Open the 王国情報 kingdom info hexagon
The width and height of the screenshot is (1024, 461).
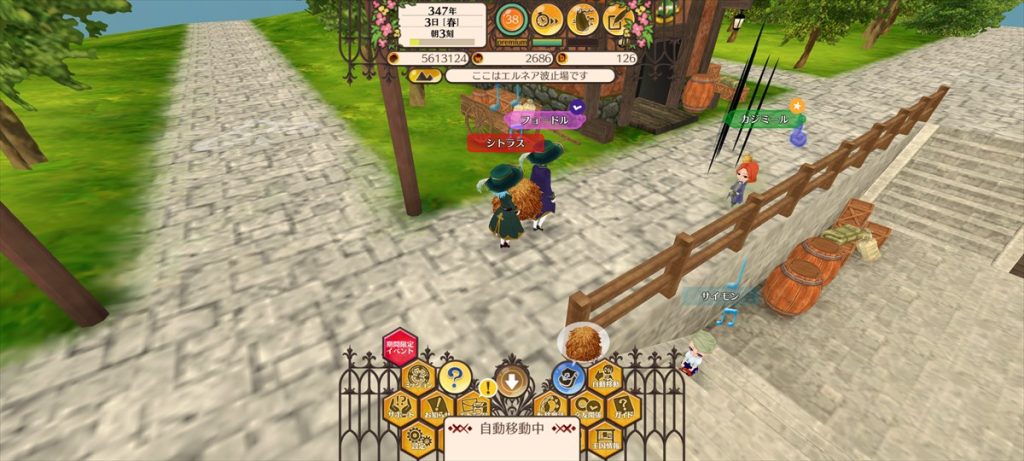tap(604, 437)
